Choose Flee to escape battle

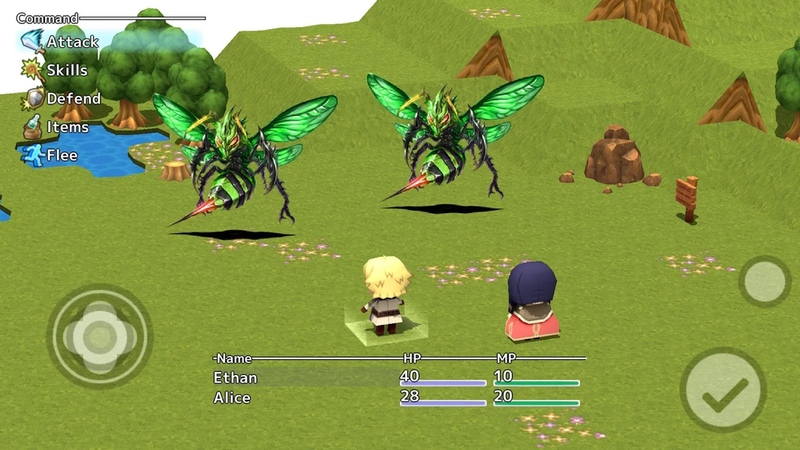click(50, 155)
